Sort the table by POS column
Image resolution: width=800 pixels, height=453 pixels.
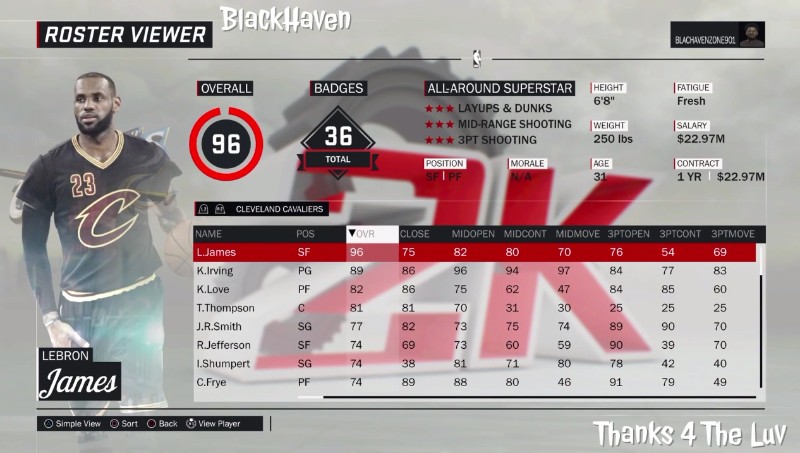(x=305, y=234)
